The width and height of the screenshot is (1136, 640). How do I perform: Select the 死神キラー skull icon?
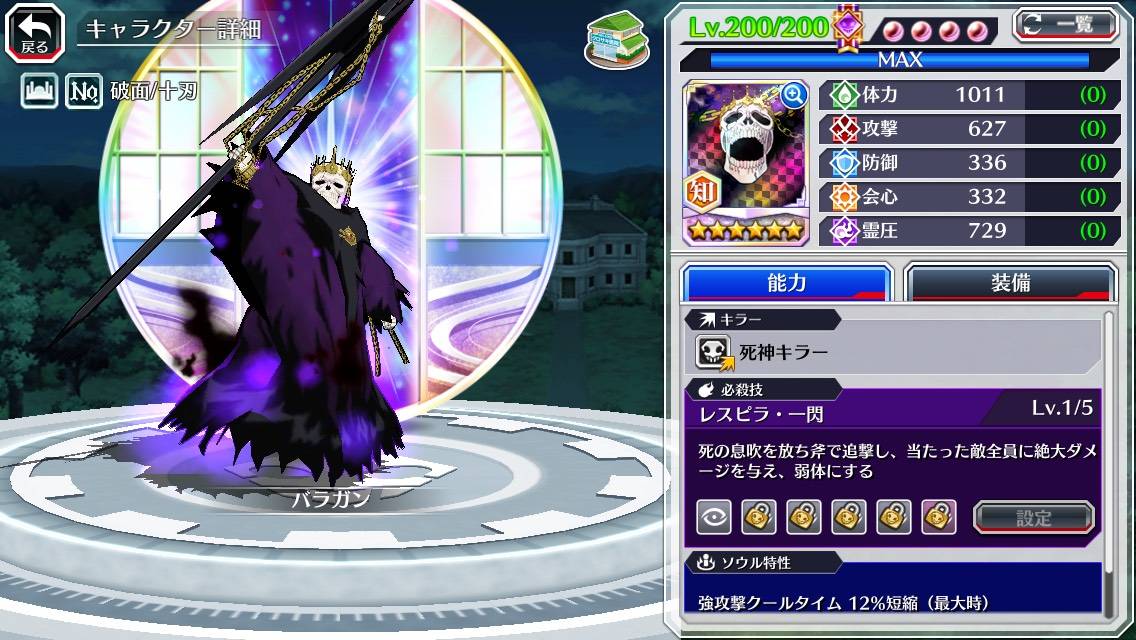click(714, 352)
